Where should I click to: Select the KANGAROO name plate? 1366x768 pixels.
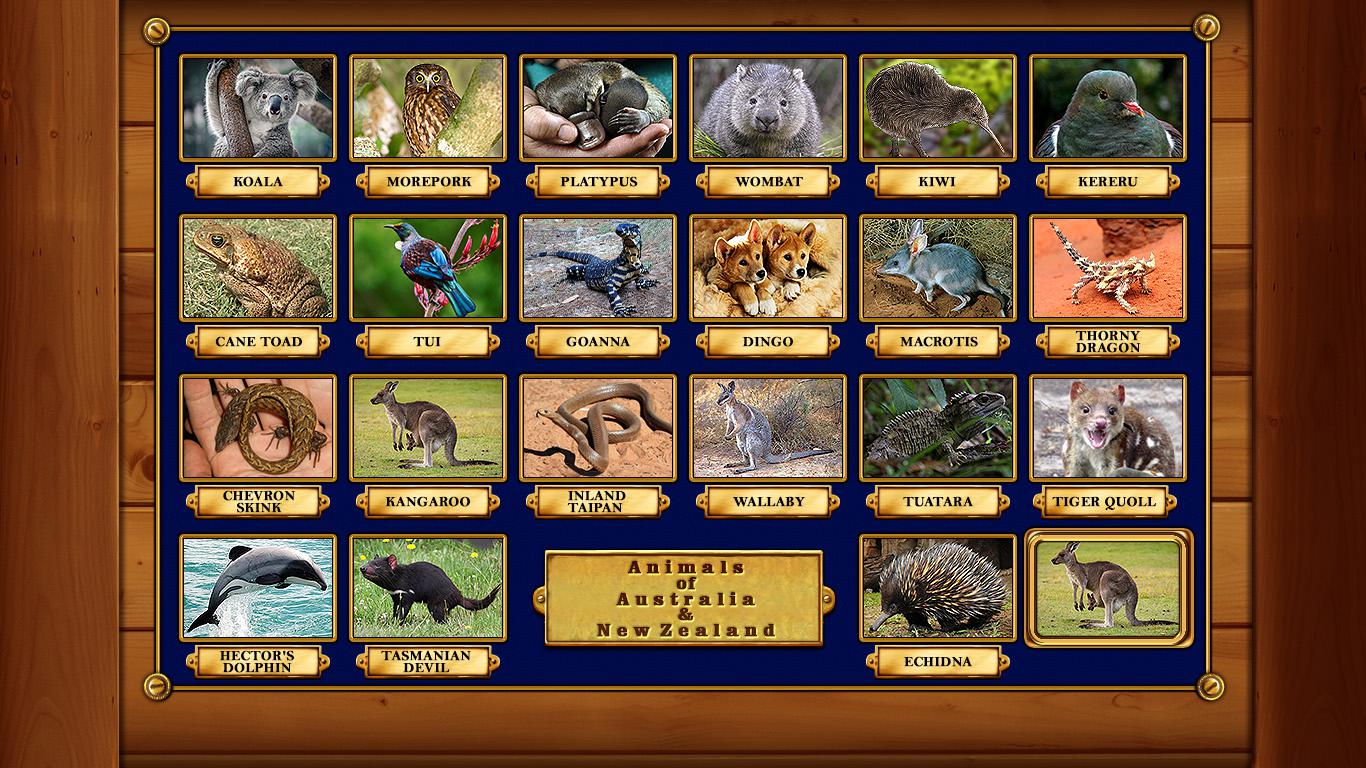click(428, 502)
